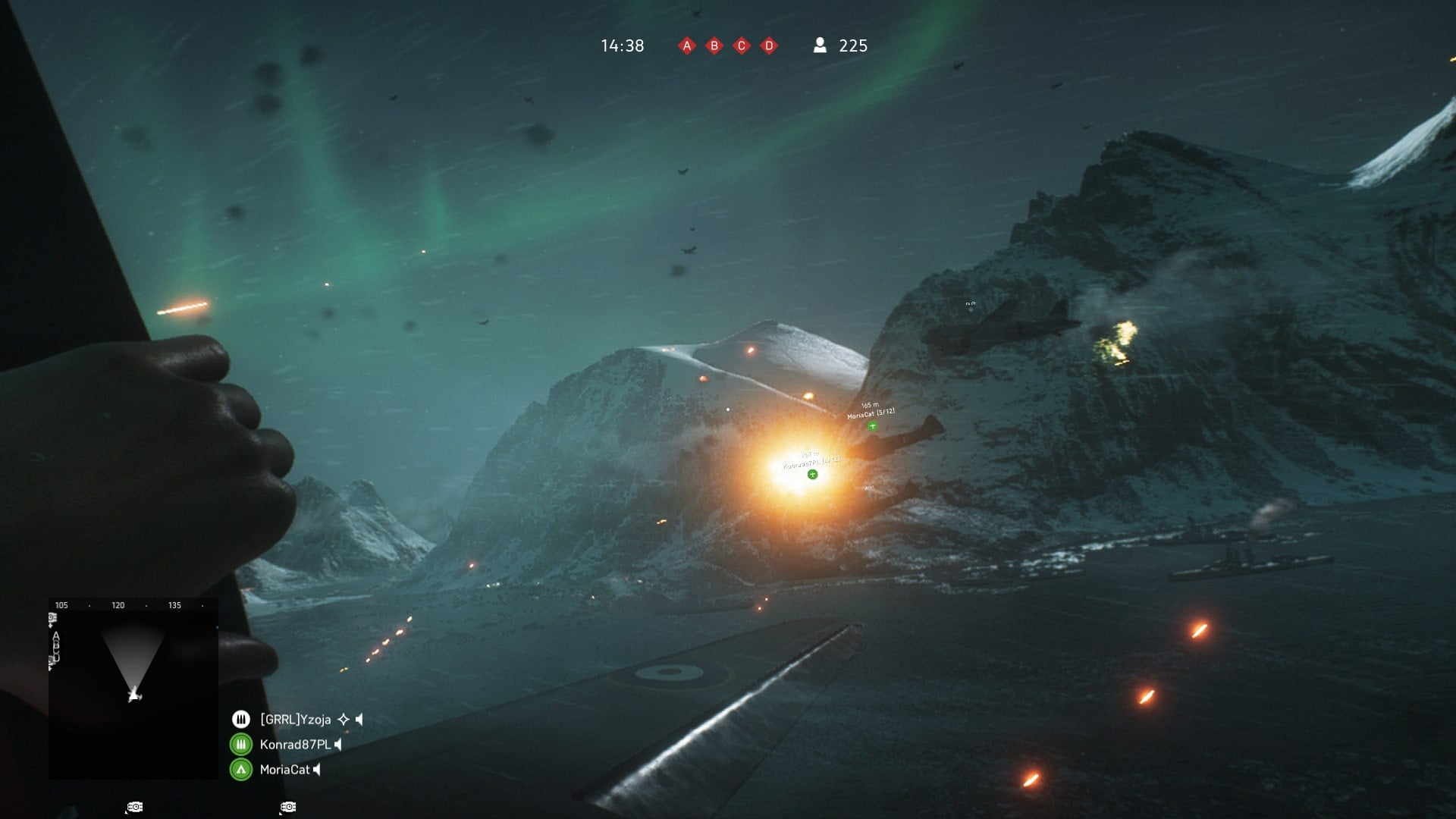Select the objective A marker
This screenshot has height=819, width=1456.
tap(687, 46)
